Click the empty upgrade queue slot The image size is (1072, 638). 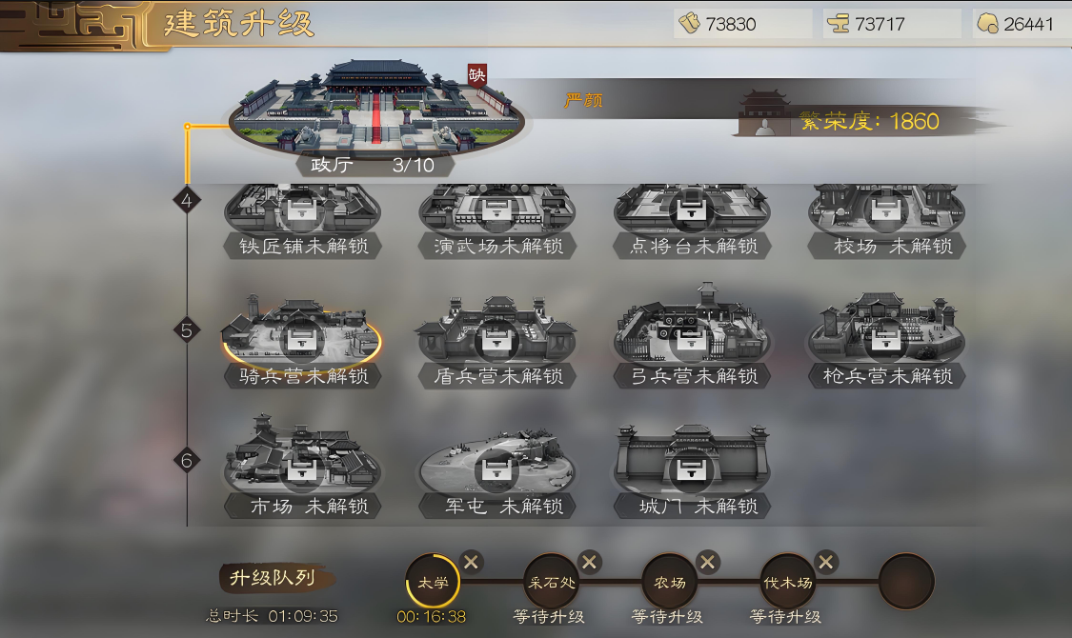click(906, 581)
